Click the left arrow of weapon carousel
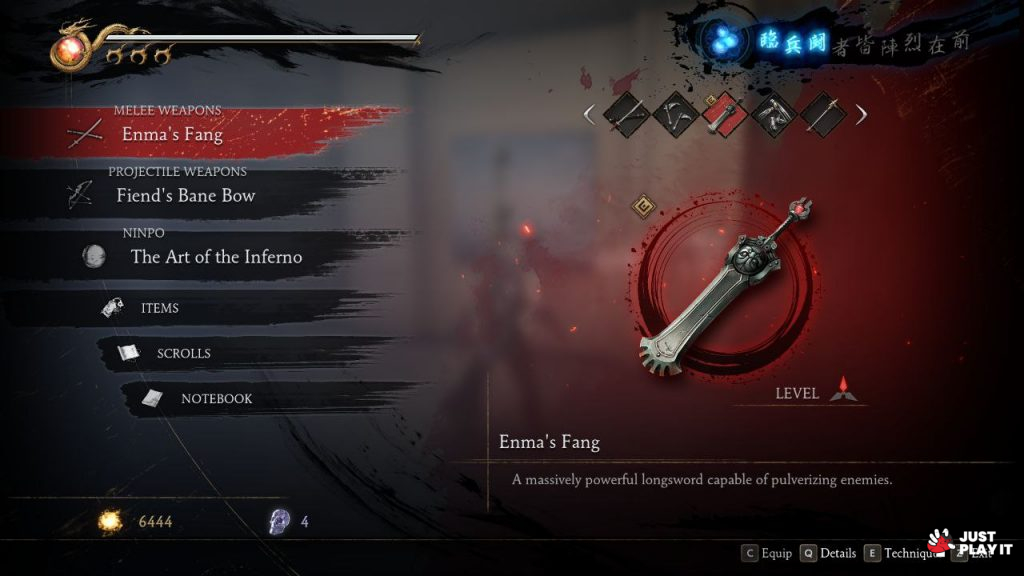The image size is (1024, 576). pyautogui.click(x=589, y=115)
